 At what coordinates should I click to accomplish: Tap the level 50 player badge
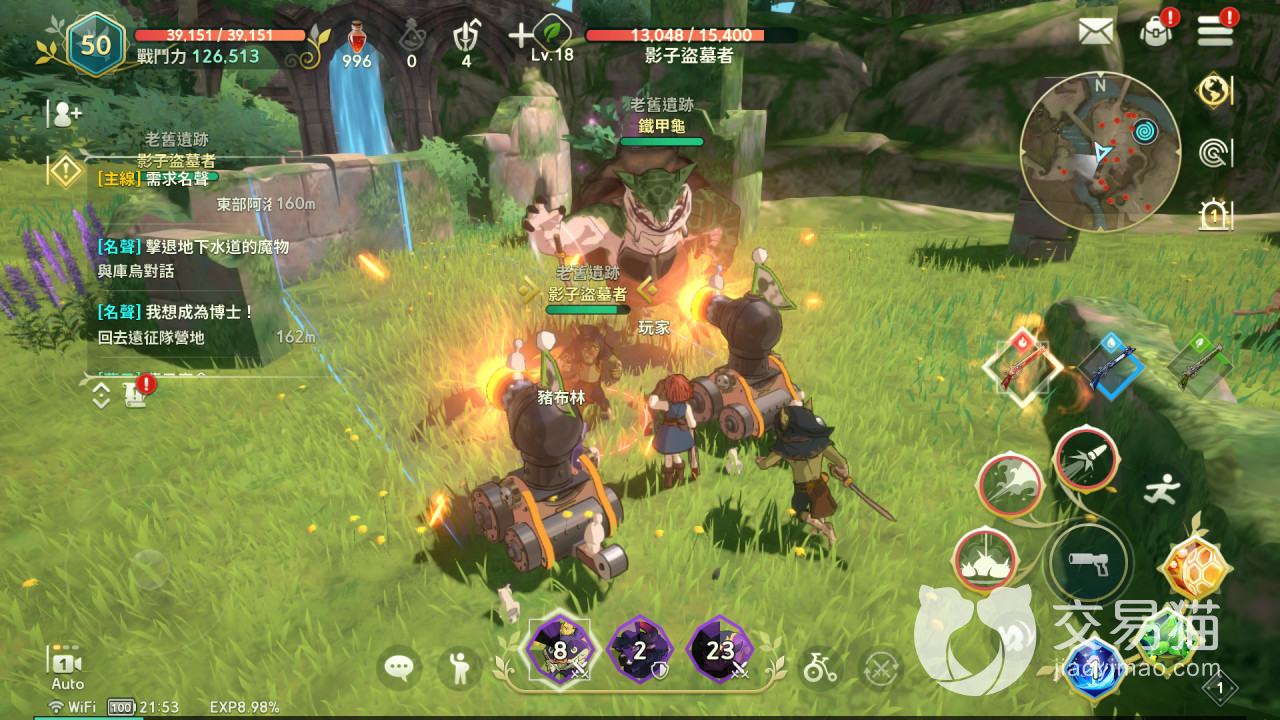[x=95, y=44]
